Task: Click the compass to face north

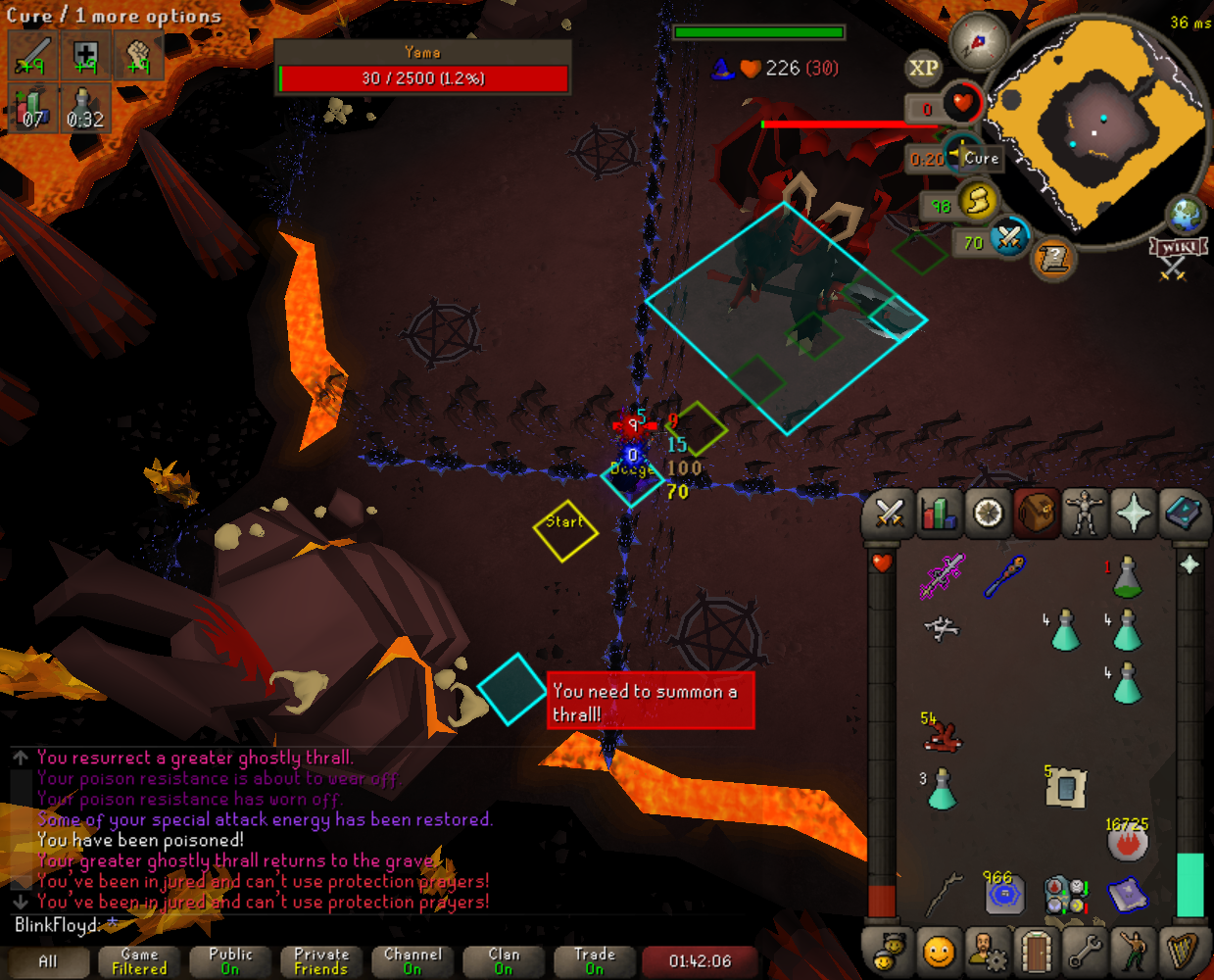Action: [979, 42]
